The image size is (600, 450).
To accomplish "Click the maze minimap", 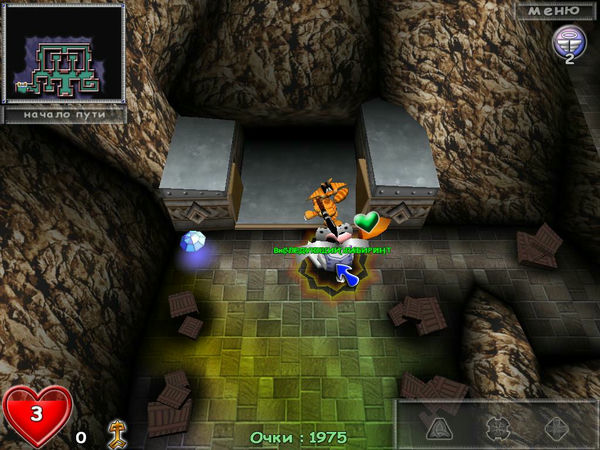I will 65,53.
